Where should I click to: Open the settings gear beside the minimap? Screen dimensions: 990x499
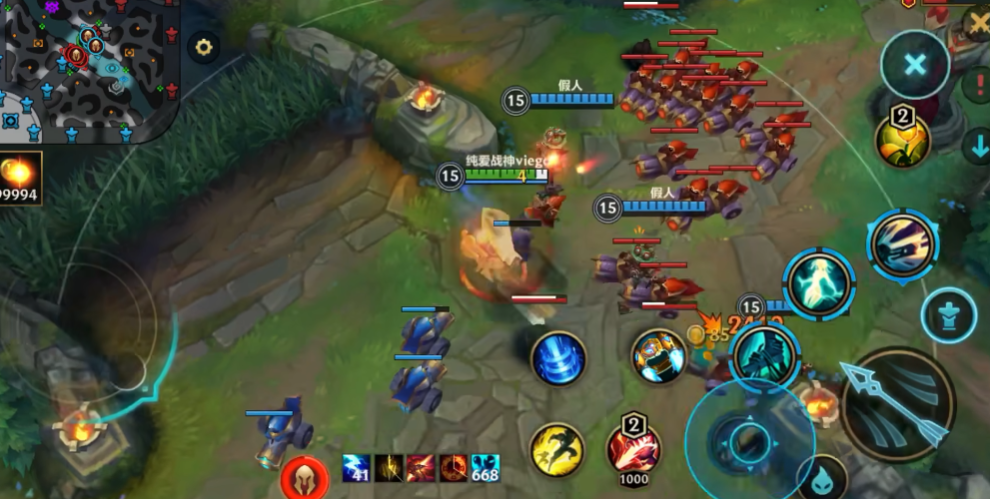click(204, 47)
